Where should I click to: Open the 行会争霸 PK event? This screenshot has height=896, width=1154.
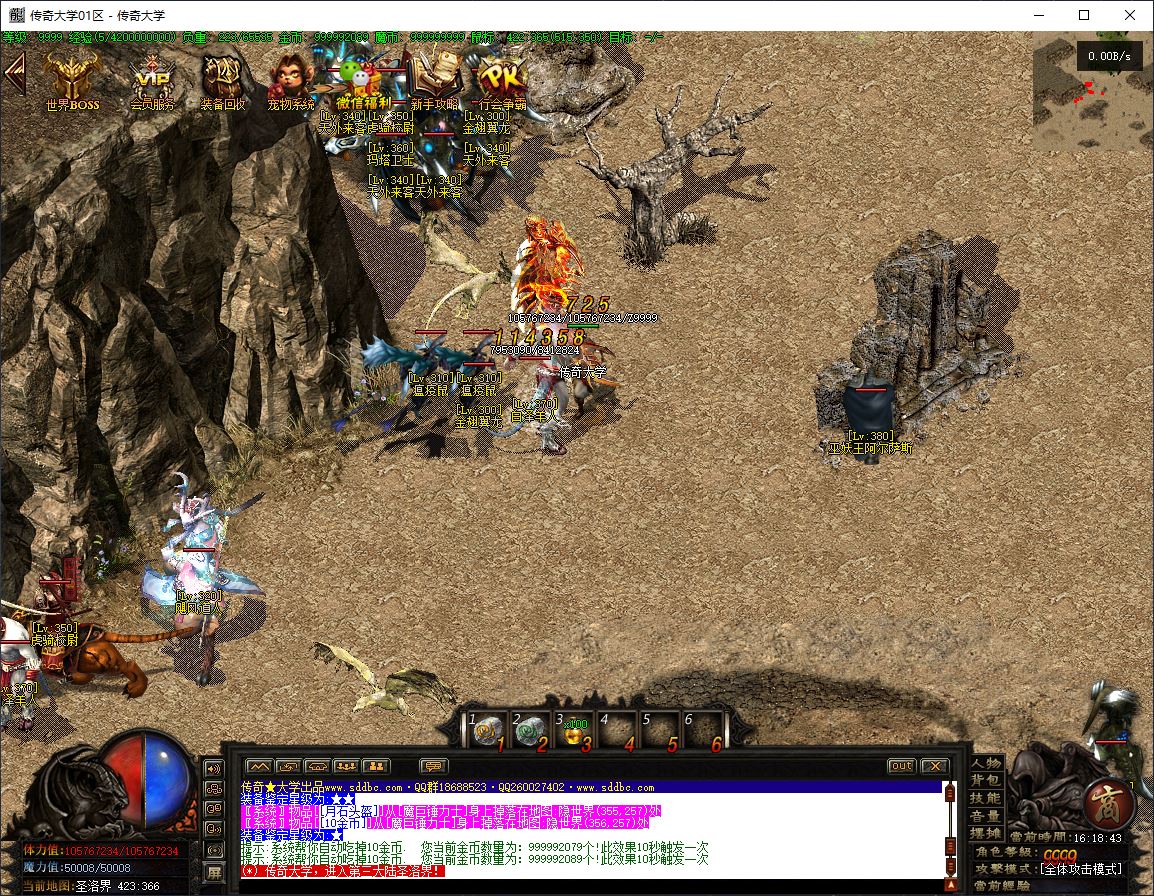point(501,78)
